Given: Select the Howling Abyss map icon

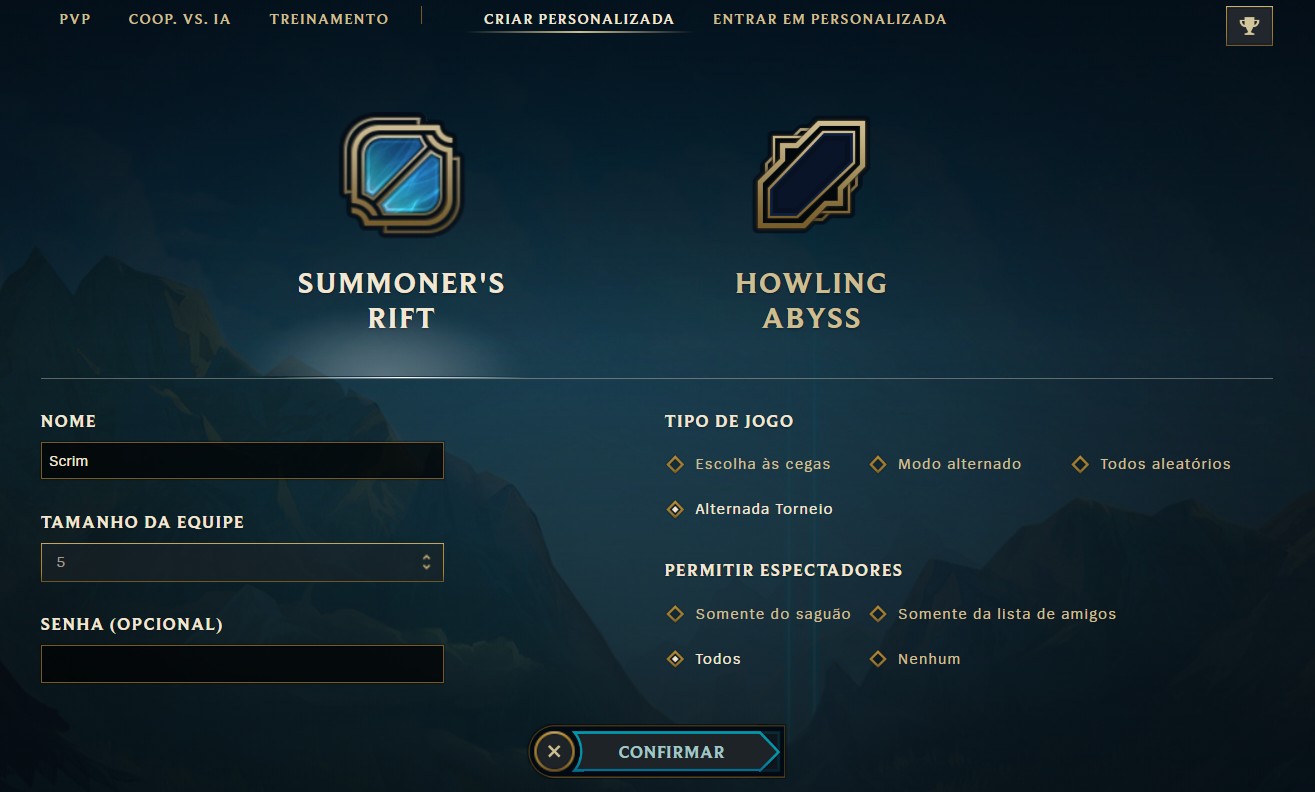Looking at the screenshot, I should point(812,175).
